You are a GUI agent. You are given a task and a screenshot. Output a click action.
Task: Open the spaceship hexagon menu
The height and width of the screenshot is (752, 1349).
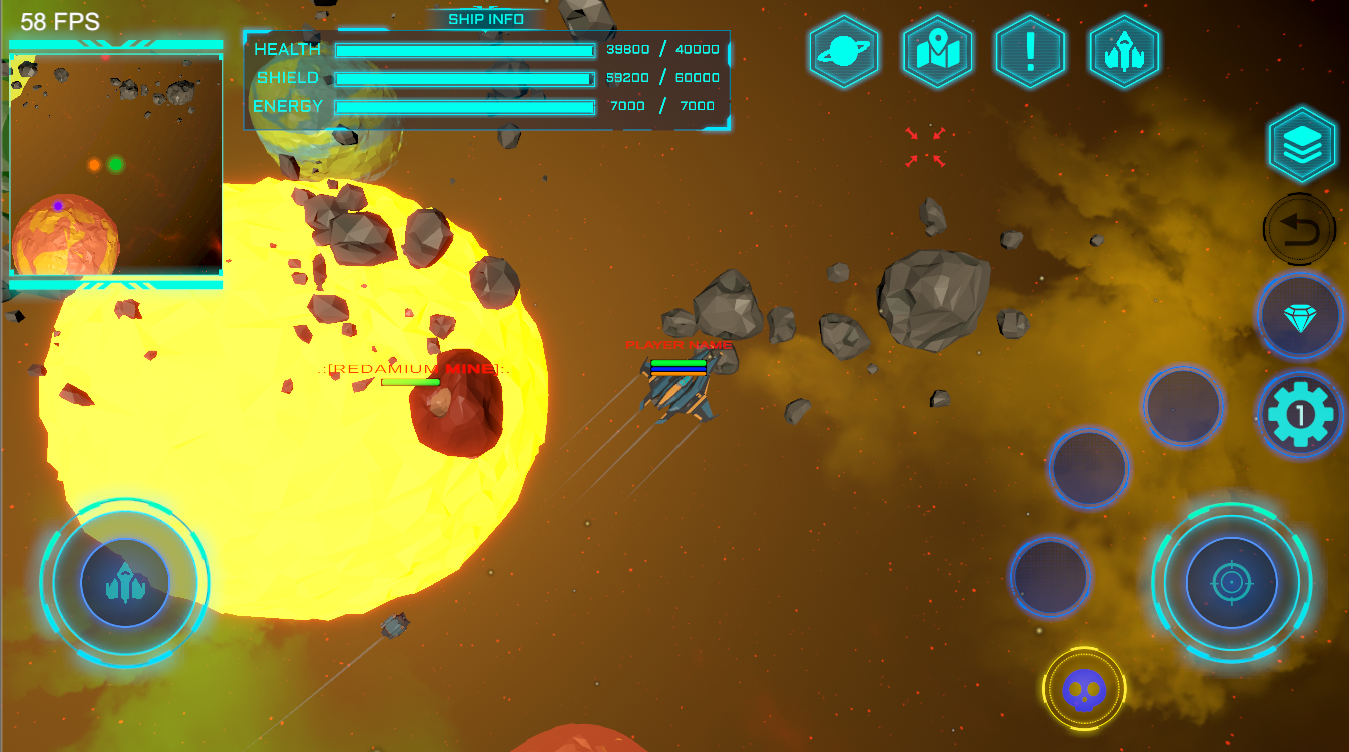pyautogui.click(x=1124, y=51)
